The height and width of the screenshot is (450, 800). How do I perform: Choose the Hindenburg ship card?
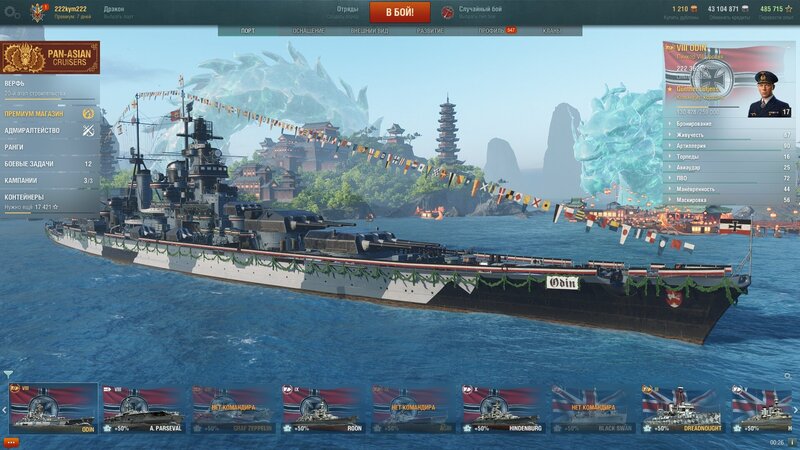click(x=503, y=408)
